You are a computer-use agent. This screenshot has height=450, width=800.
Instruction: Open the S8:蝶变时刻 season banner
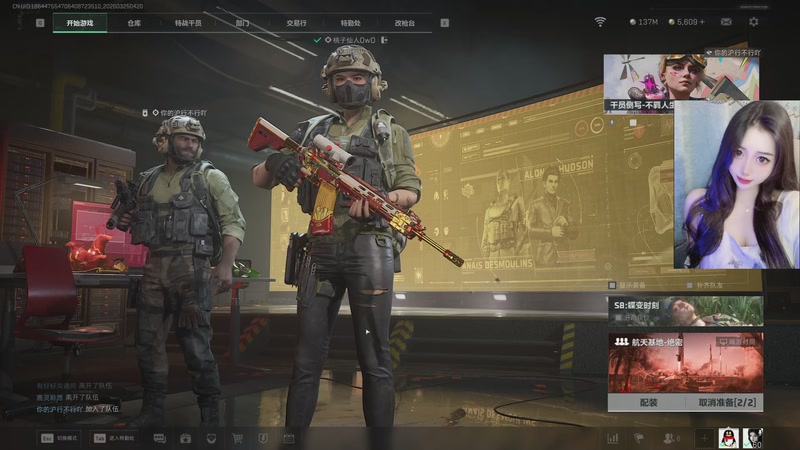(685, 310)
